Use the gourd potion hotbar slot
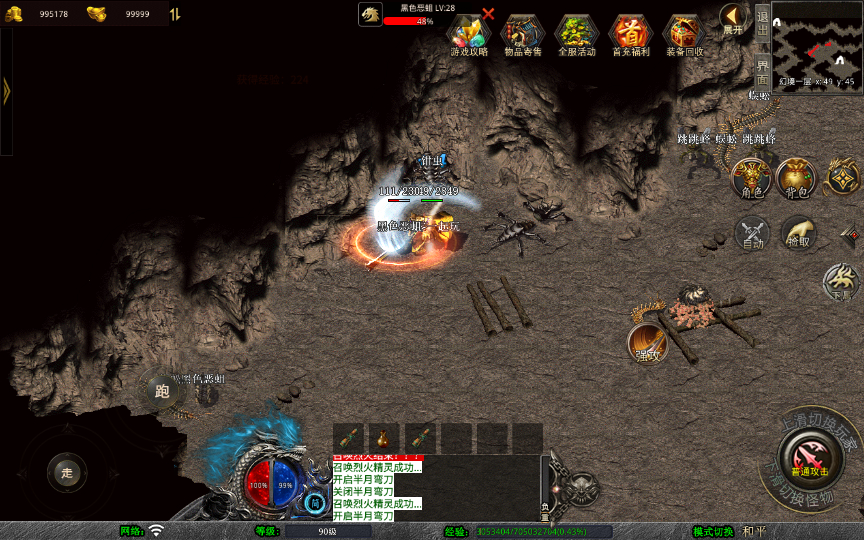The image size is (864, 540). tap(385, 437)
